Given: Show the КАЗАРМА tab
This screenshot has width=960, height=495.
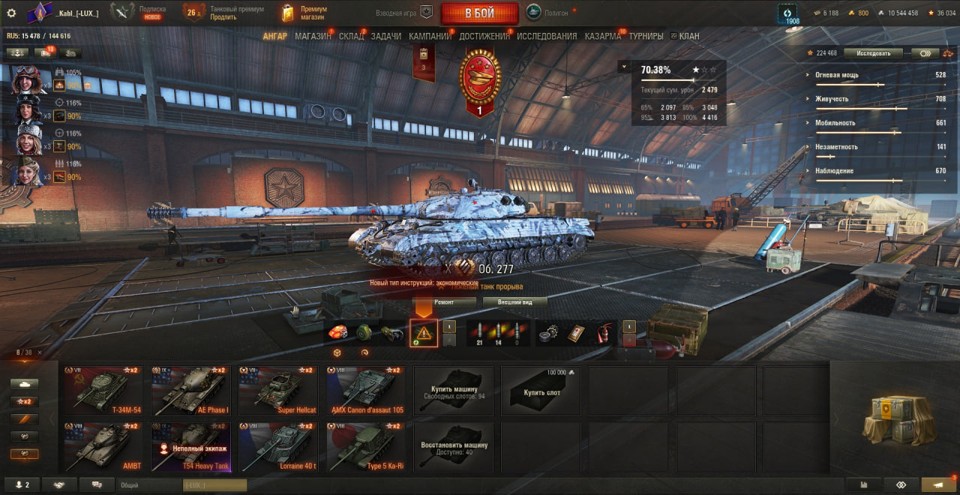Looking at the screenshot, I should pyautogui.click(x=603, y=36).
